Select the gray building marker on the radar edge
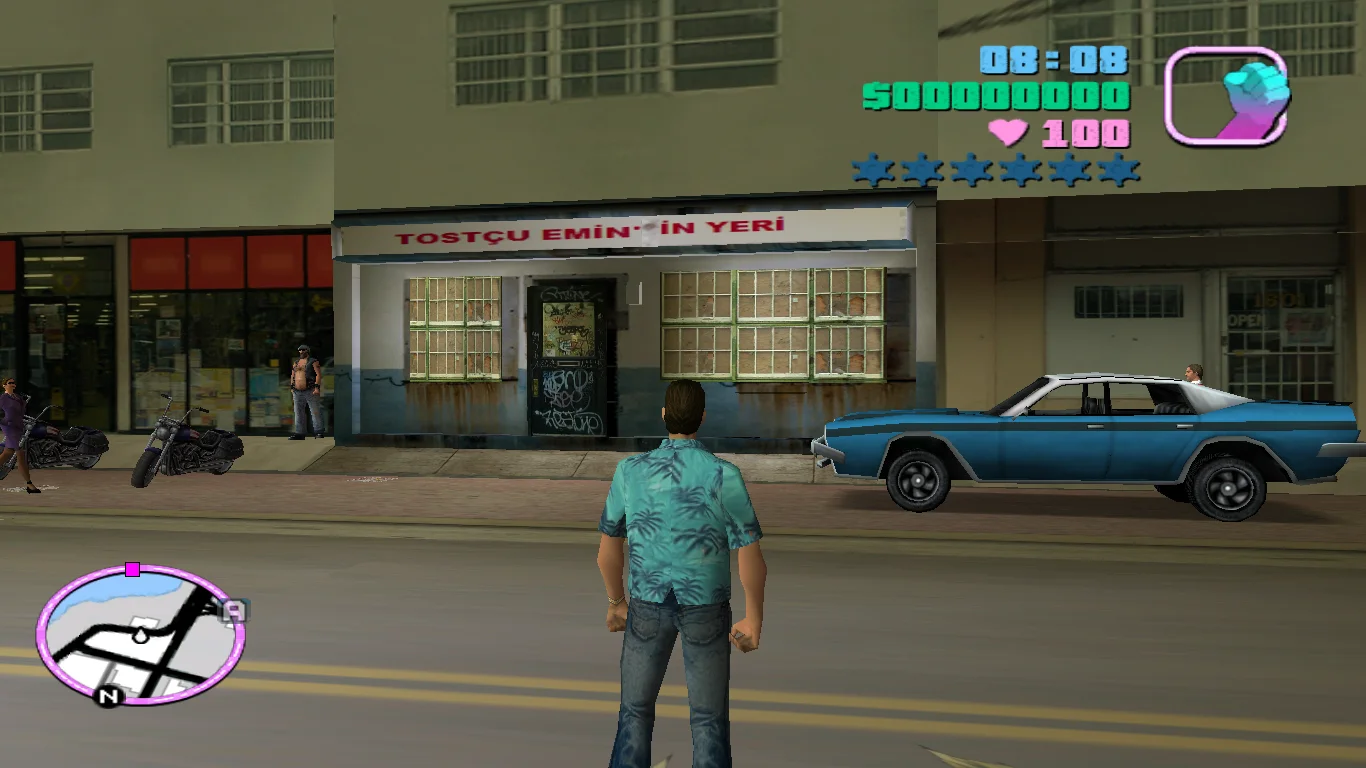 click(233, 610)
